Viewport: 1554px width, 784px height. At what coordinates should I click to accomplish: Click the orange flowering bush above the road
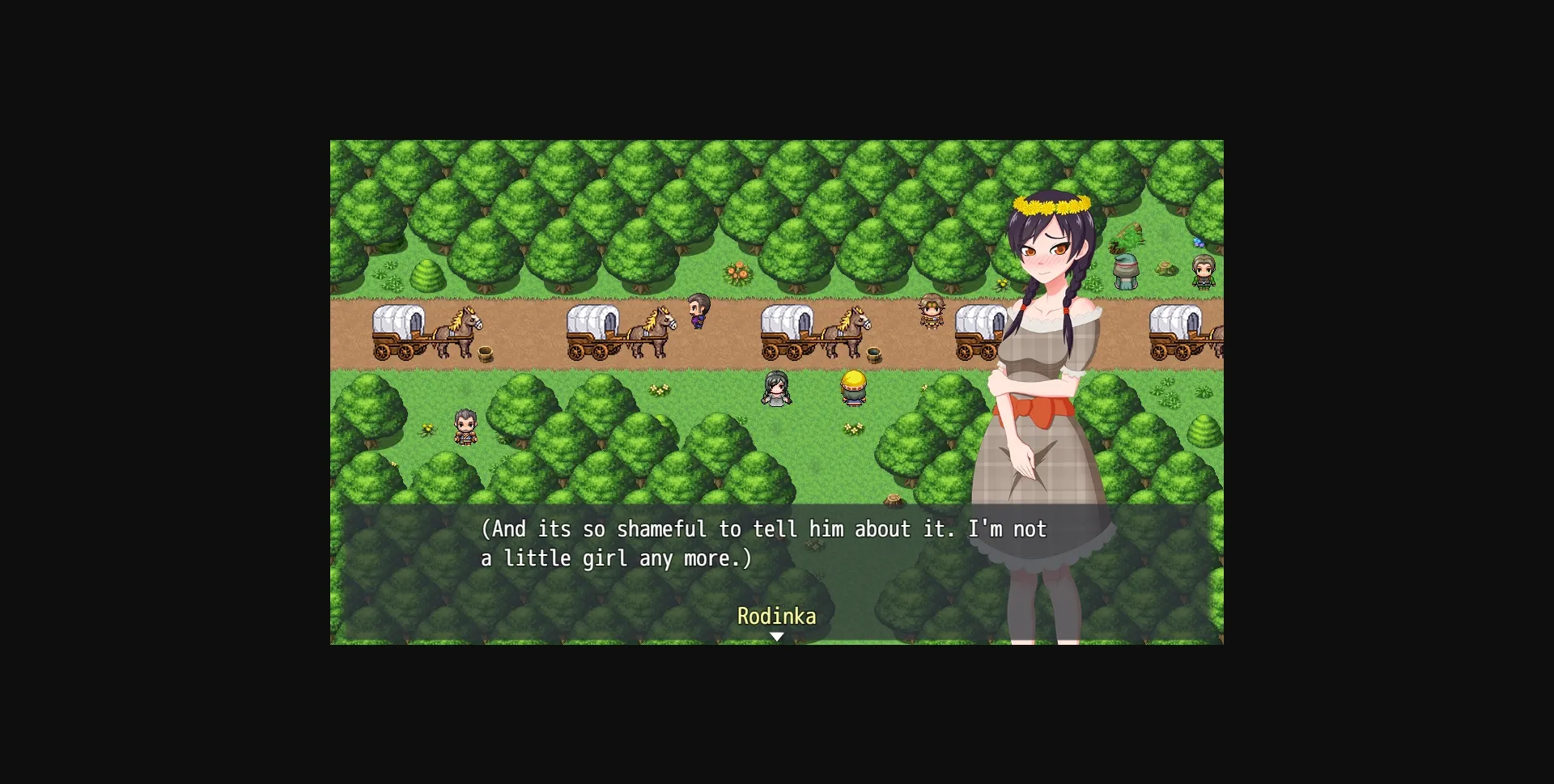(737, 271)
